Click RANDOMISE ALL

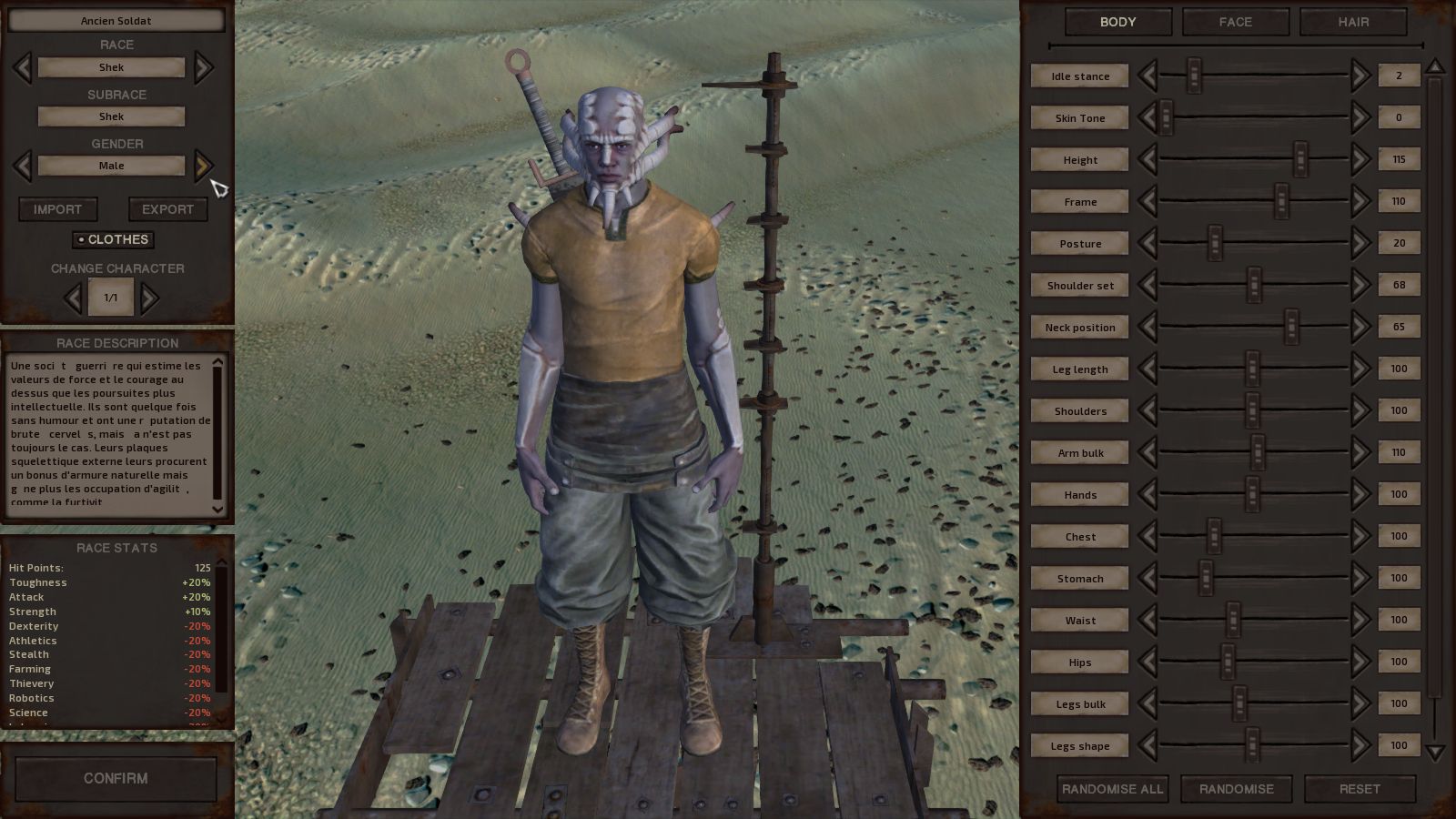pyautogui.click(x=1112, y=789)
